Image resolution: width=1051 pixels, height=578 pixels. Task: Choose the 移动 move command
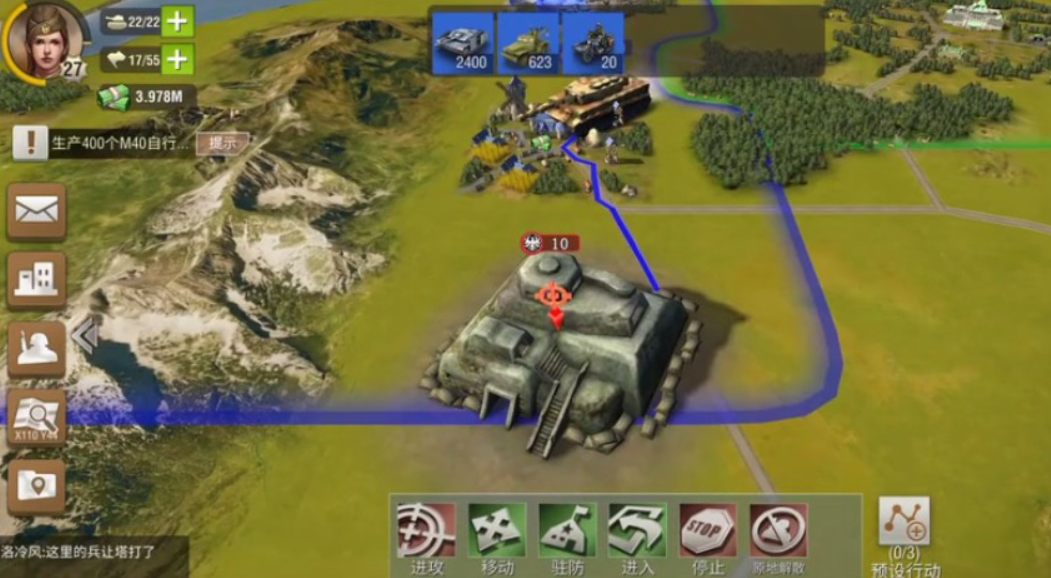click(x=497, y=537)
